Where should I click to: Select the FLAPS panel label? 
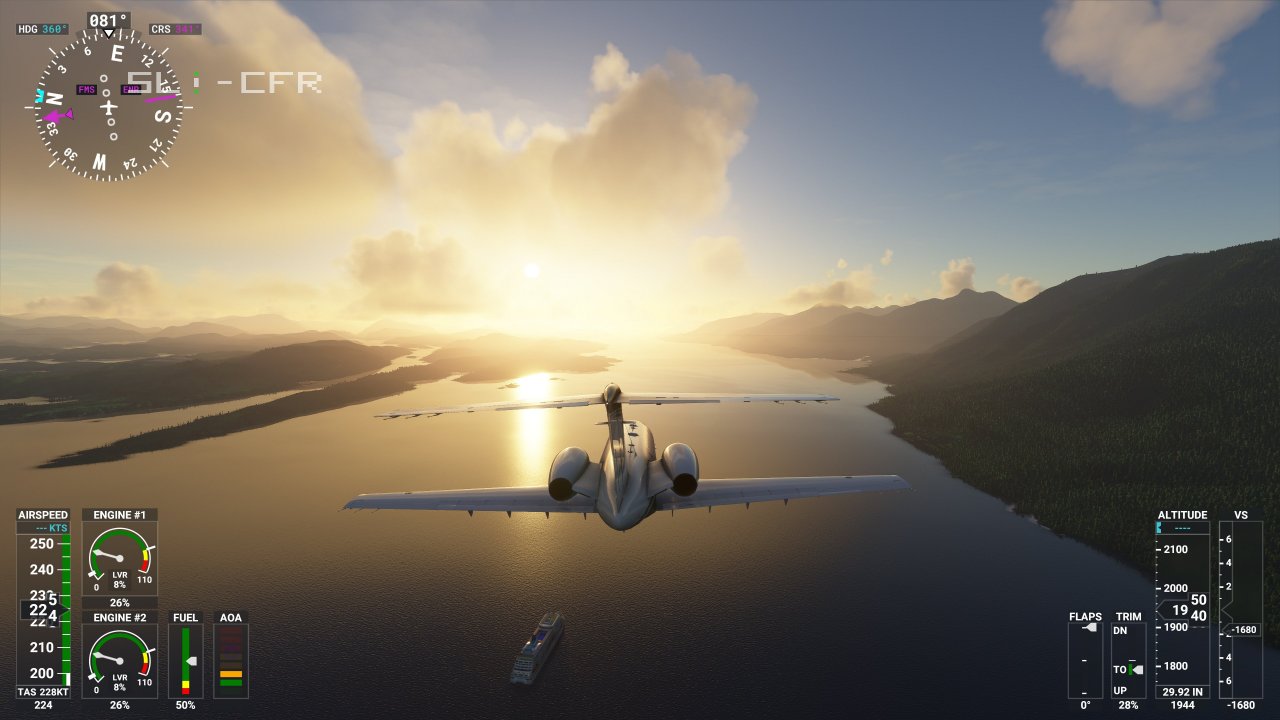(1084, 617)
